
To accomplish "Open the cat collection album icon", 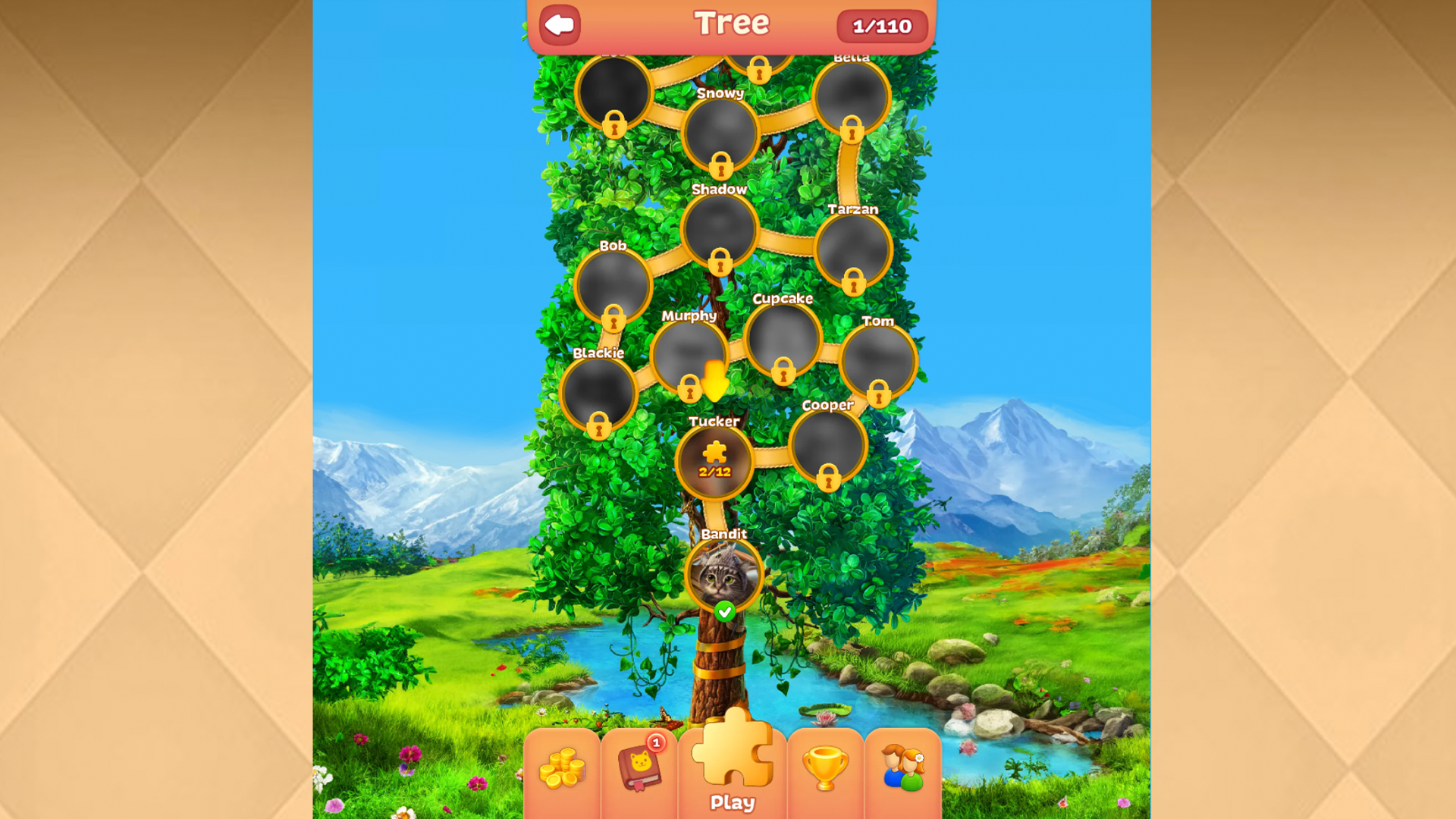I will 641,767.
